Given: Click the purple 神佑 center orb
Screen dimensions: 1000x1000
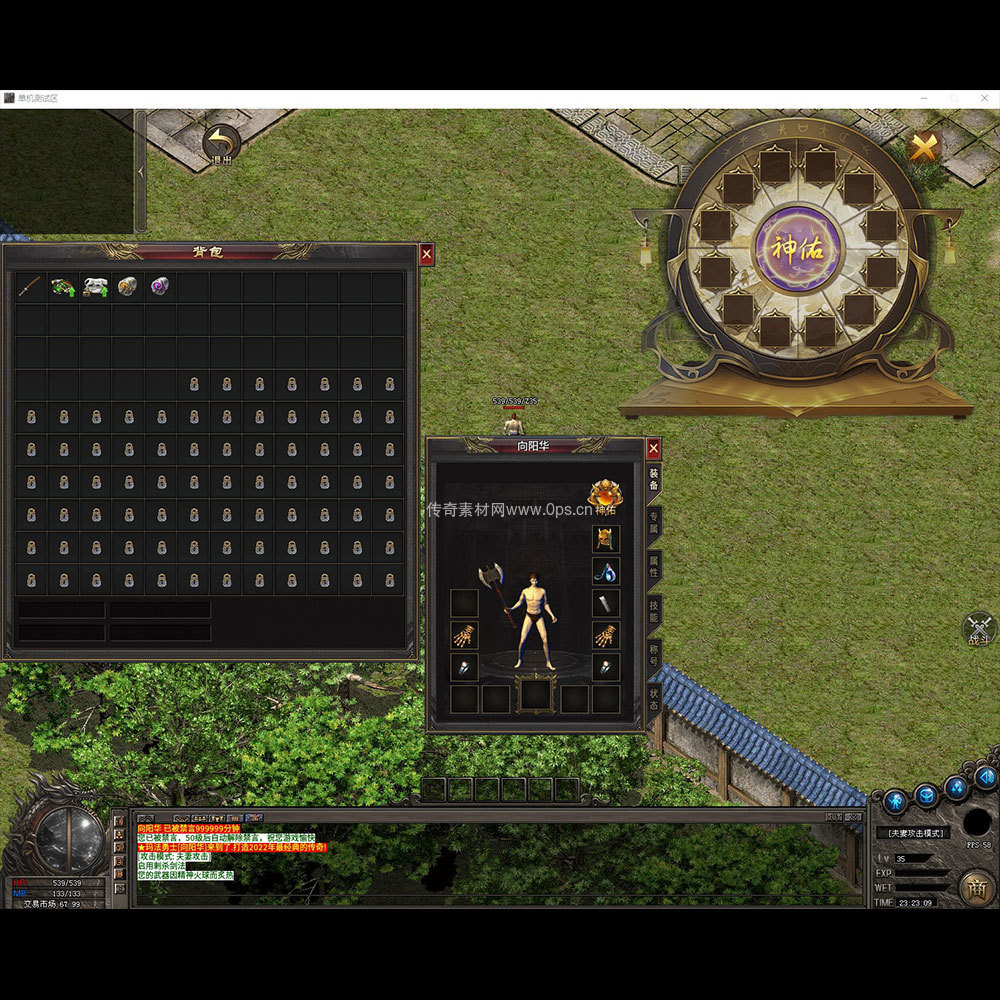Looking at the screenshot, I should tap(797, 249).
